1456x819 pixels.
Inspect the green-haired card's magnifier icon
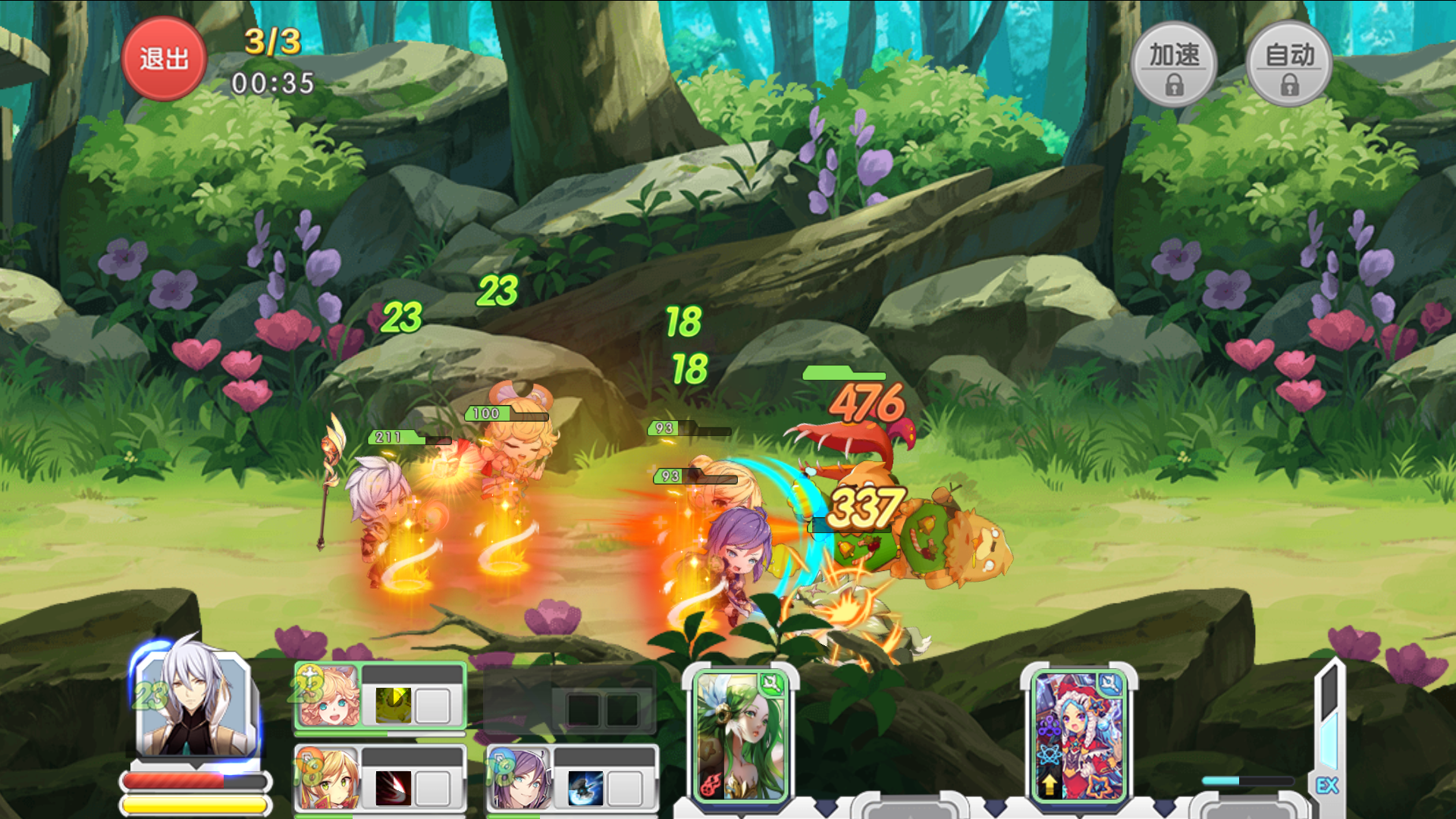click(772, 683)
